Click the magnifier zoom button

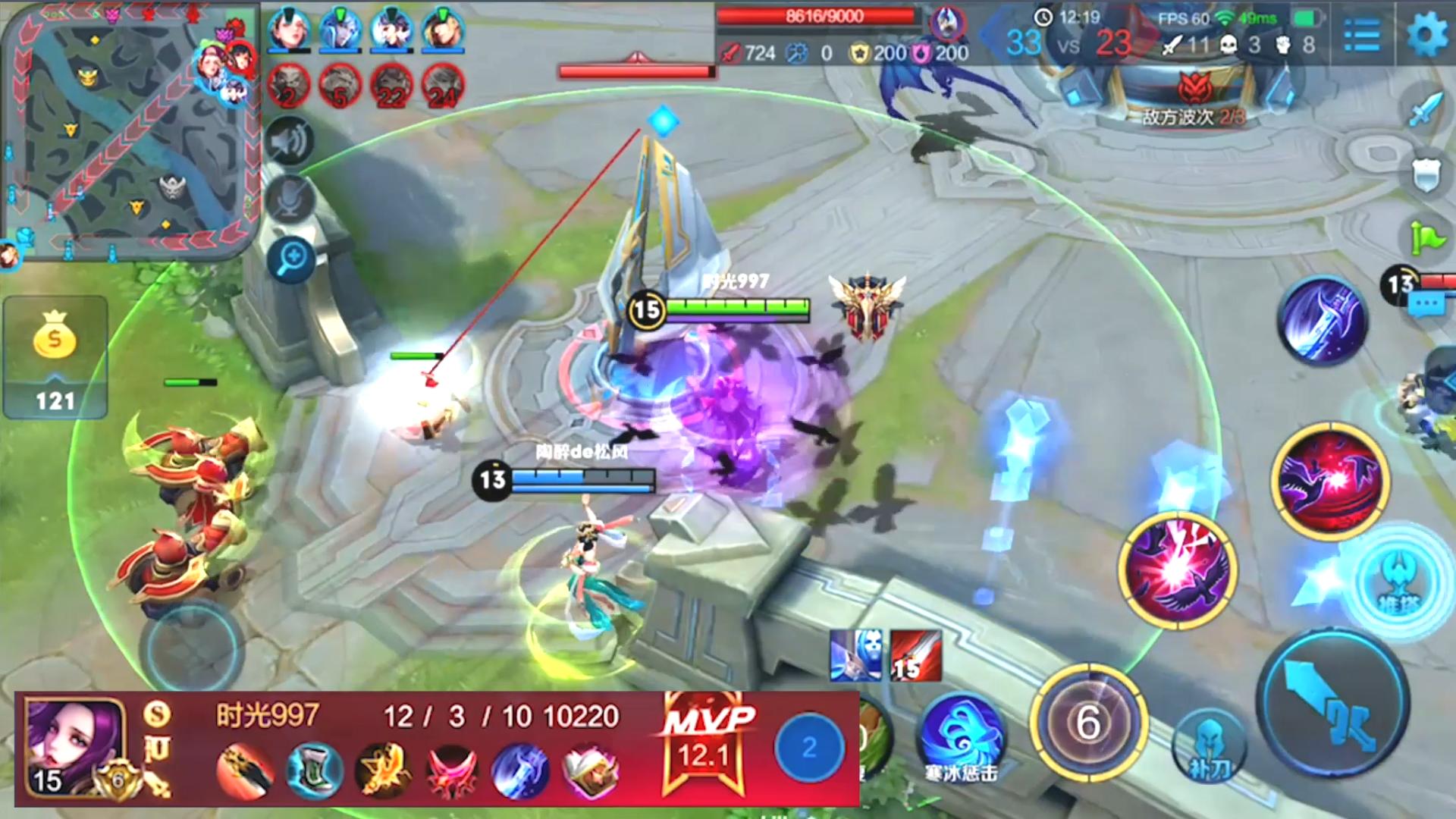click(291, 260)
